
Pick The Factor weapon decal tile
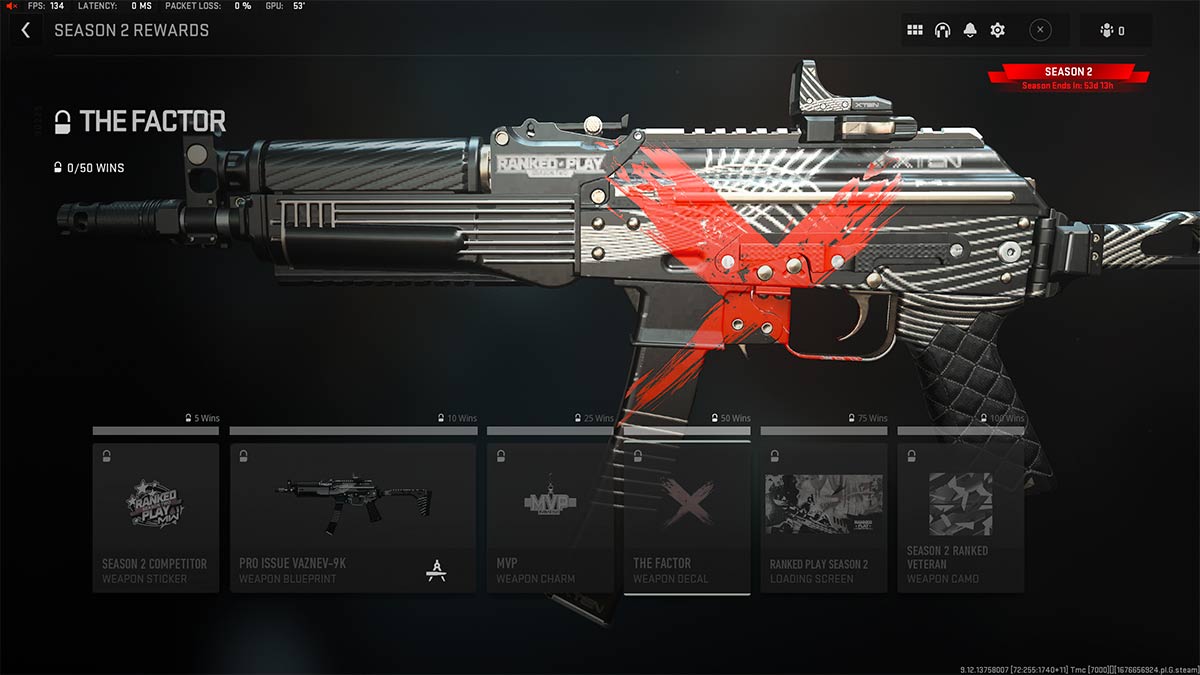coord(687,518)
